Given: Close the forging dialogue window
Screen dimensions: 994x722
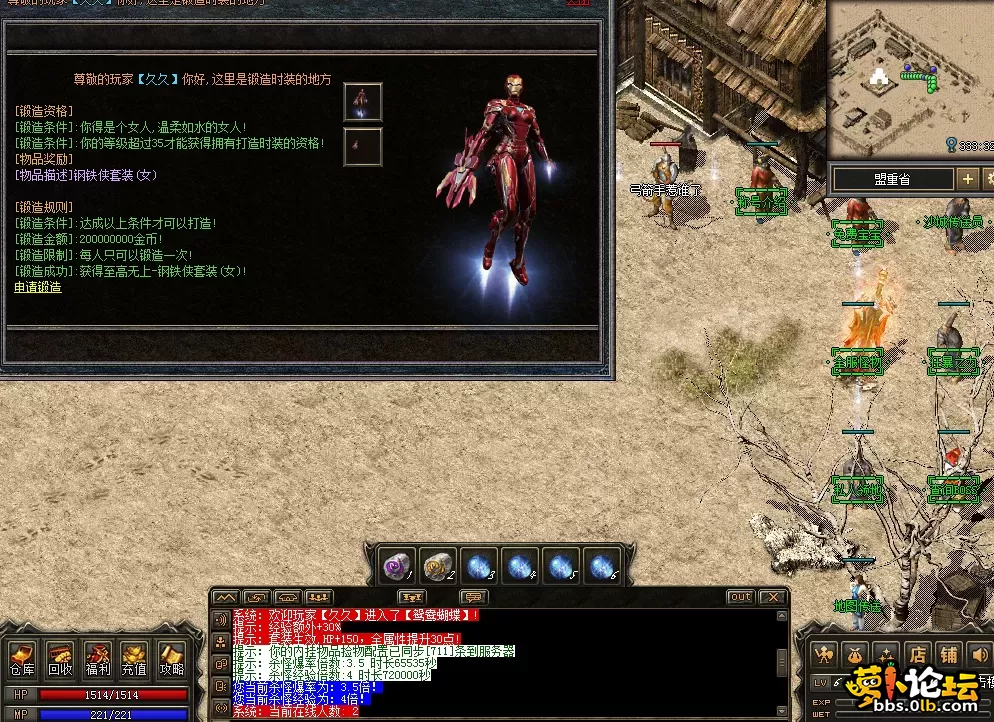Looking at the screenshot, I should point(578,3).
